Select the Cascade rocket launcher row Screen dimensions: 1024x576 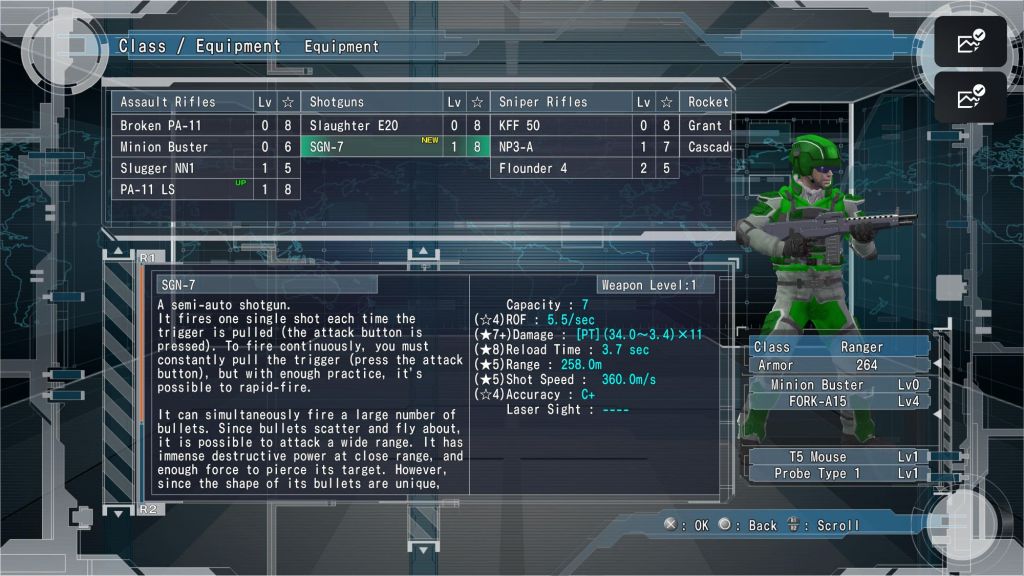tap(708, 147)
